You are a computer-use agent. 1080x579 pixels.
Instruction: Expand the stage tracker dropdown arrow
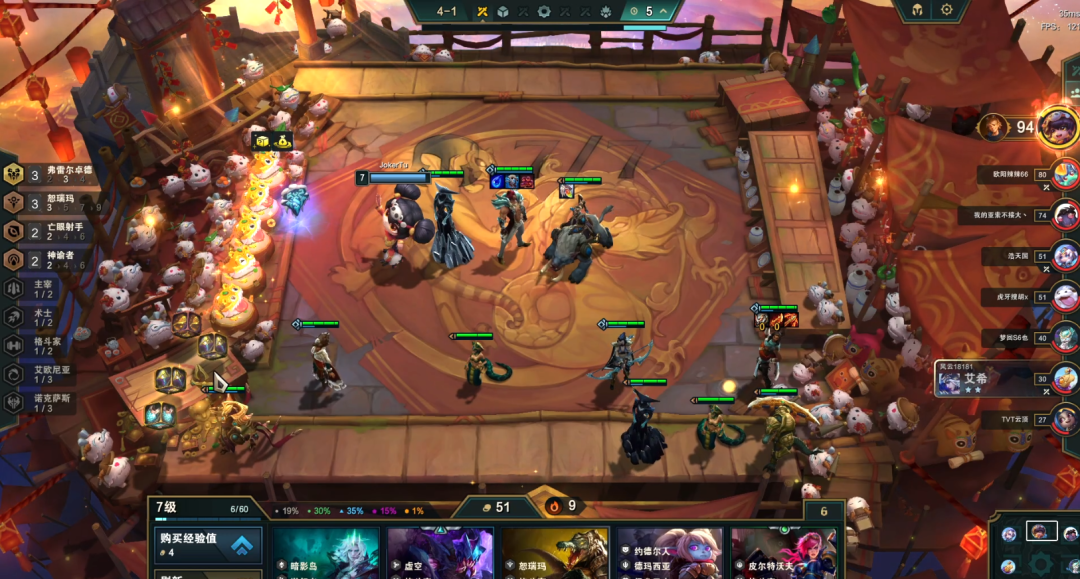(x=664, y=12)
